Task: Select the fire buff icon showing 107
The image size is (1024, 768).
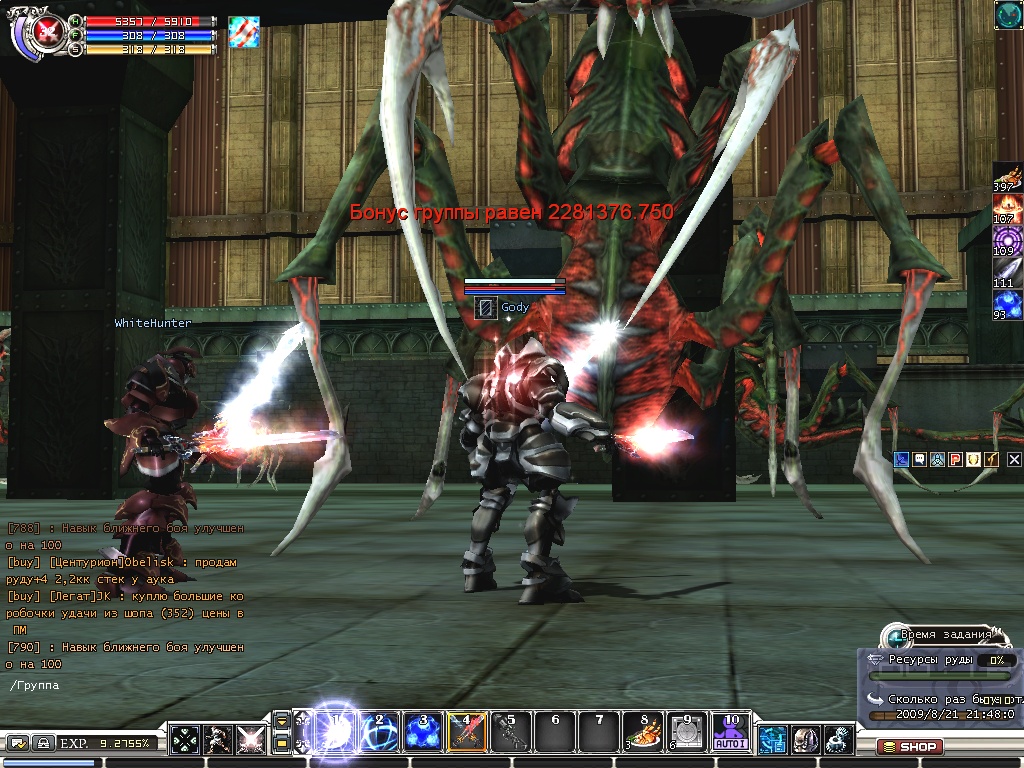Action: pyautogui.click(x=1007, y=207)
